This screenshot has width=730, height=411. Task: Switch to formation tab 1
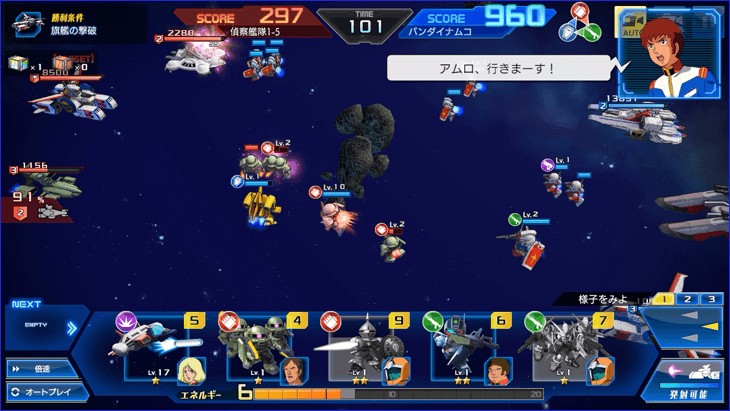665,299
